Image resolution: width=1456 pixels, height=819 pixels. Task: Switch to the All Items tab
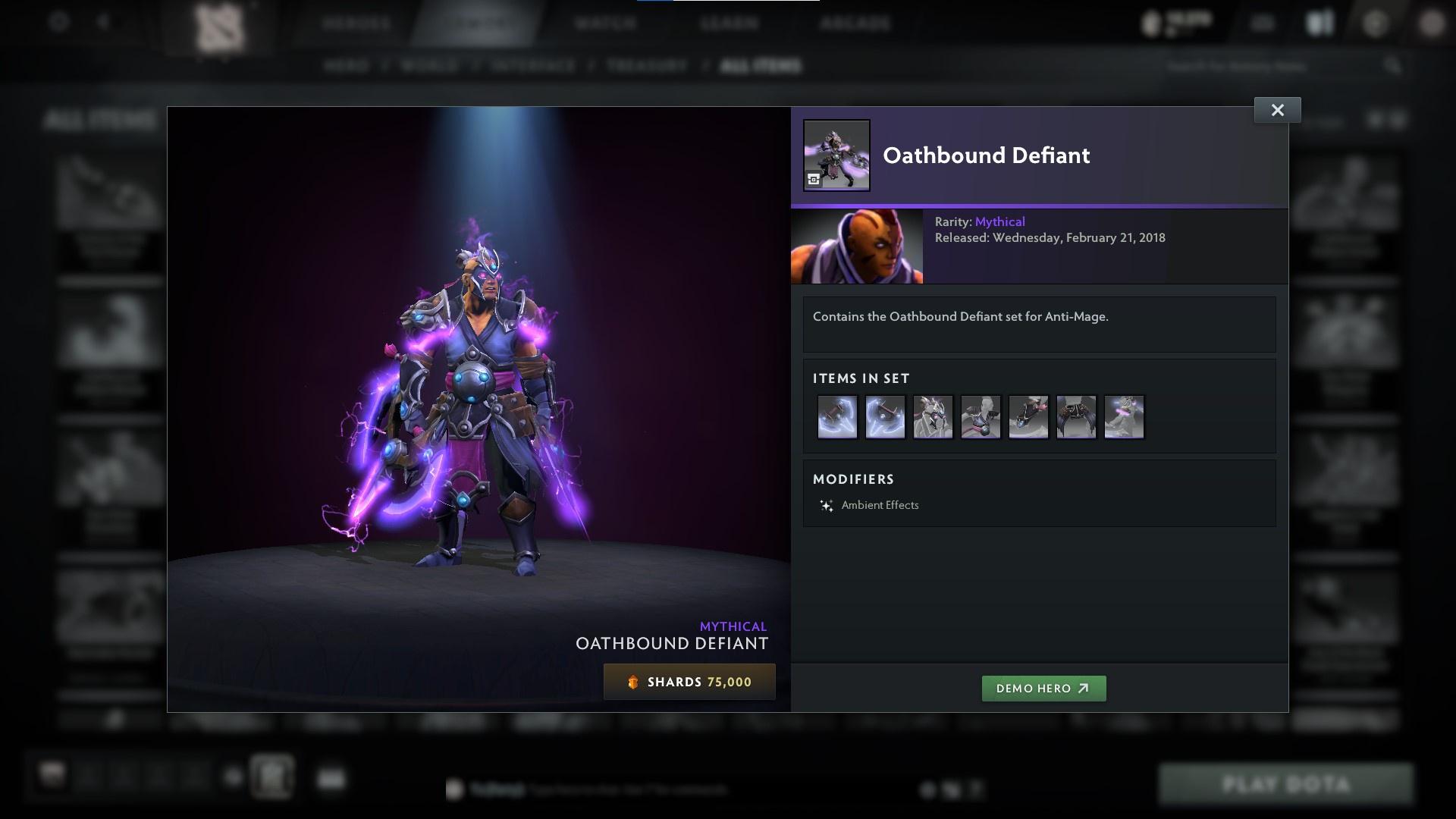(x=761, y=66)
